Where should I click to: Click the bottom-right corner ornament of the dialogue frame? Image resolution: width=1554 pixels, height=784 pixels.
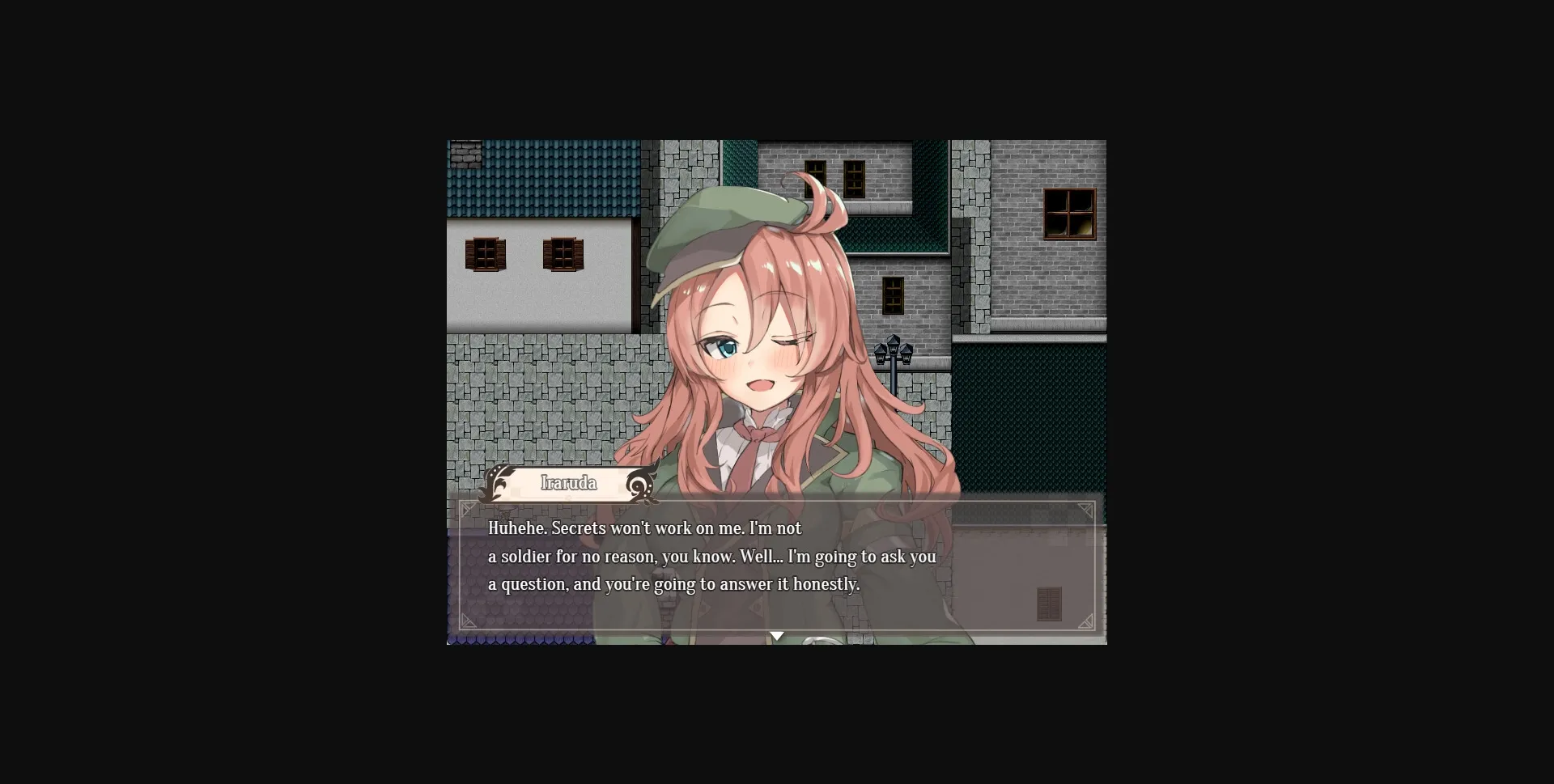[x=1085, y=621]
